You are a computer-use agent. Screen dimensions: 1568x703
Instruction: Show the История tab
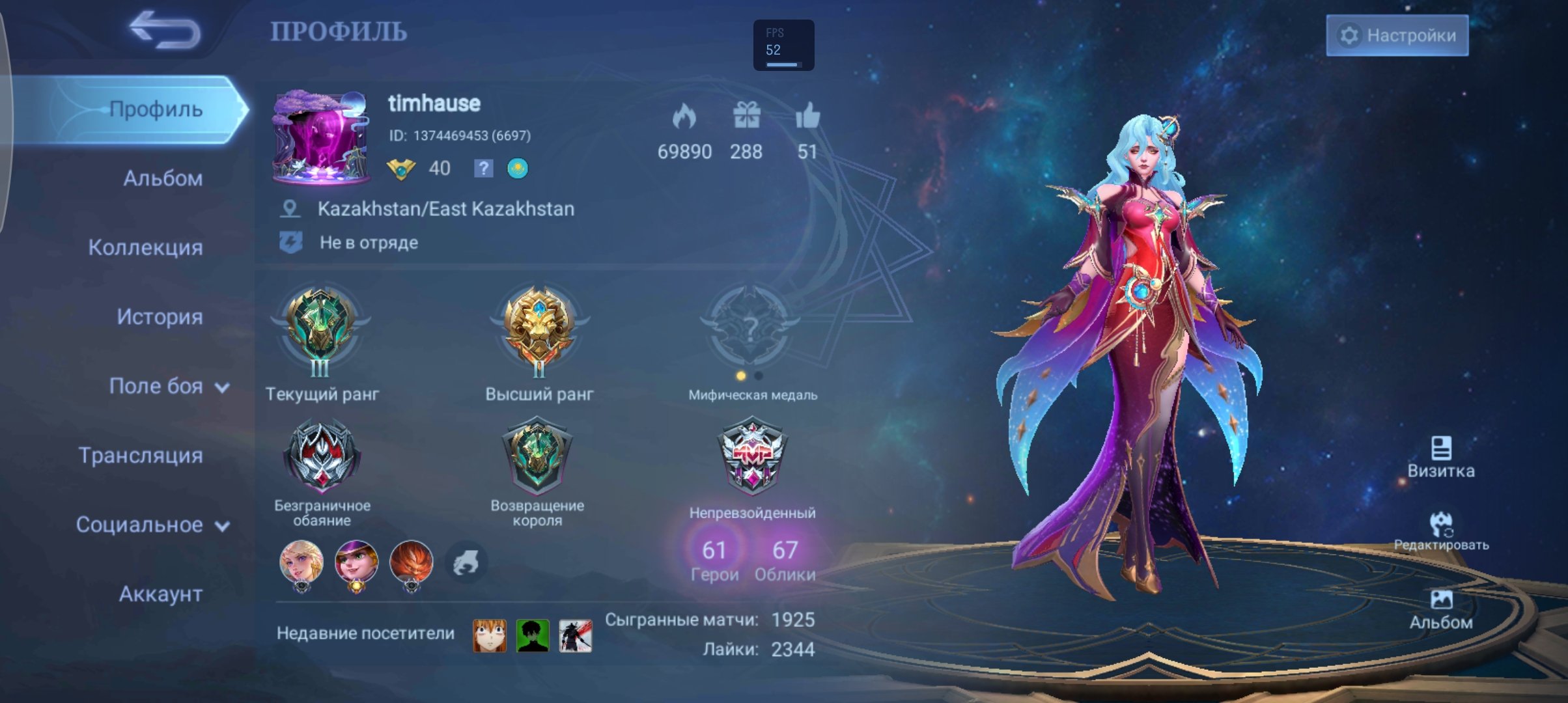click(159, 317)
